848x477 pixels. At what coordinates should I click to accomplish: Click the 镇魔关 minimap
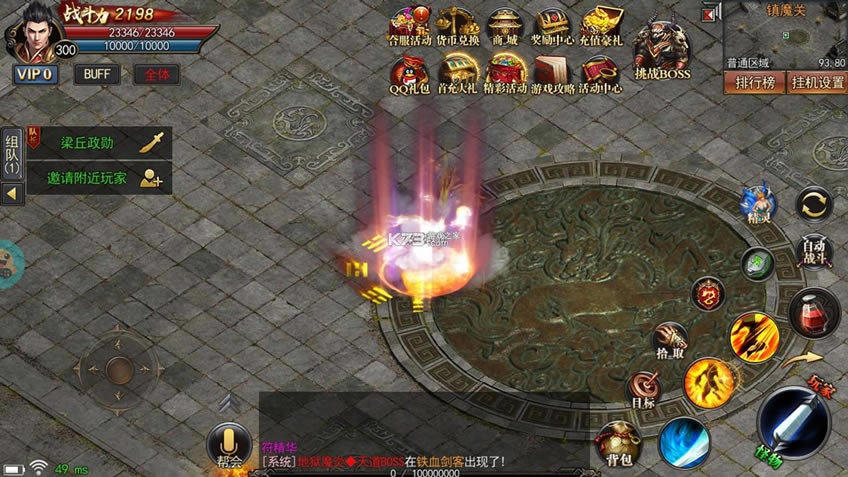pos(785,35)
